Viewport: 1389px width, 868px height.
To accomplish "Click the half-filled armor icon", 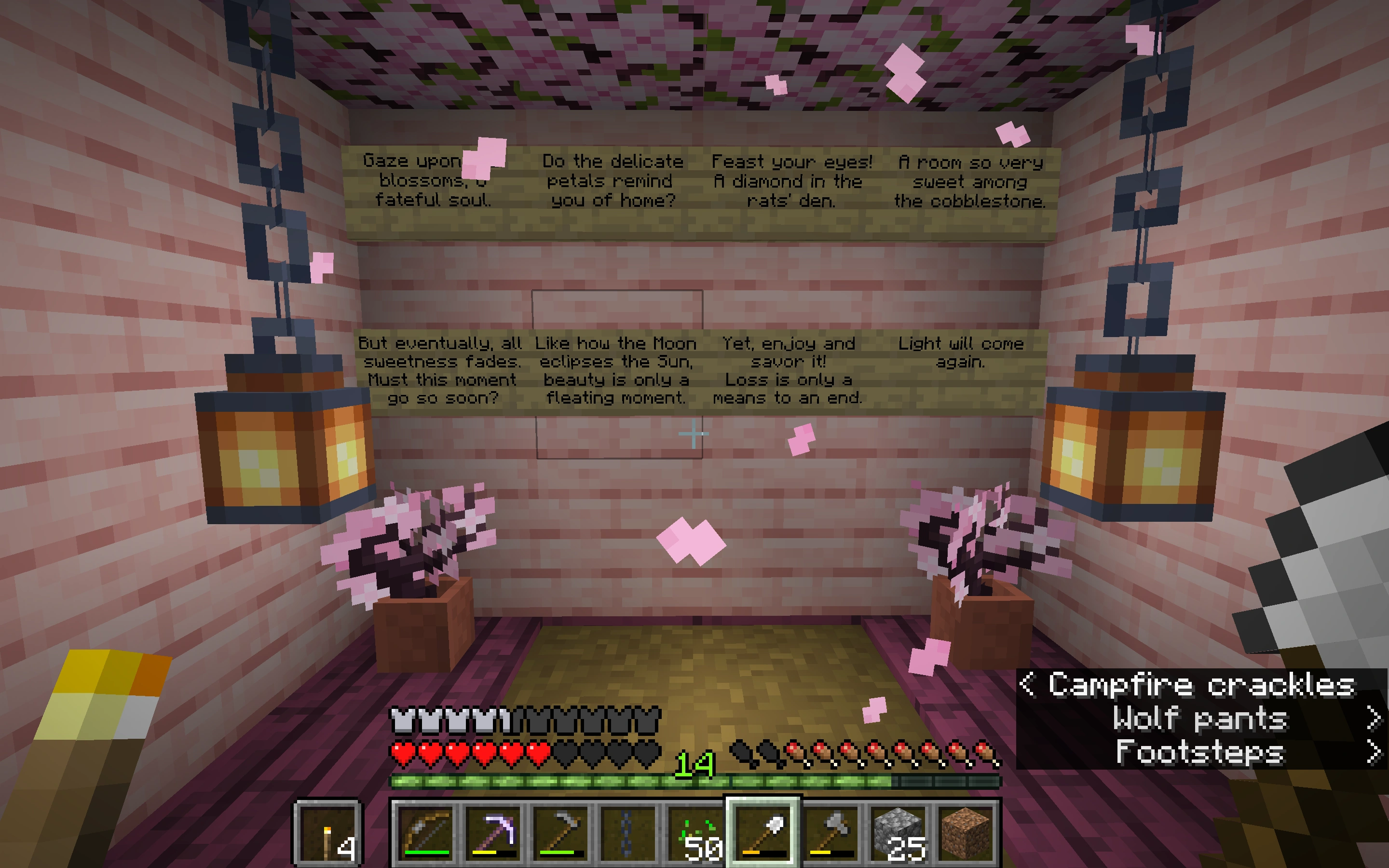I will point(504,718).
